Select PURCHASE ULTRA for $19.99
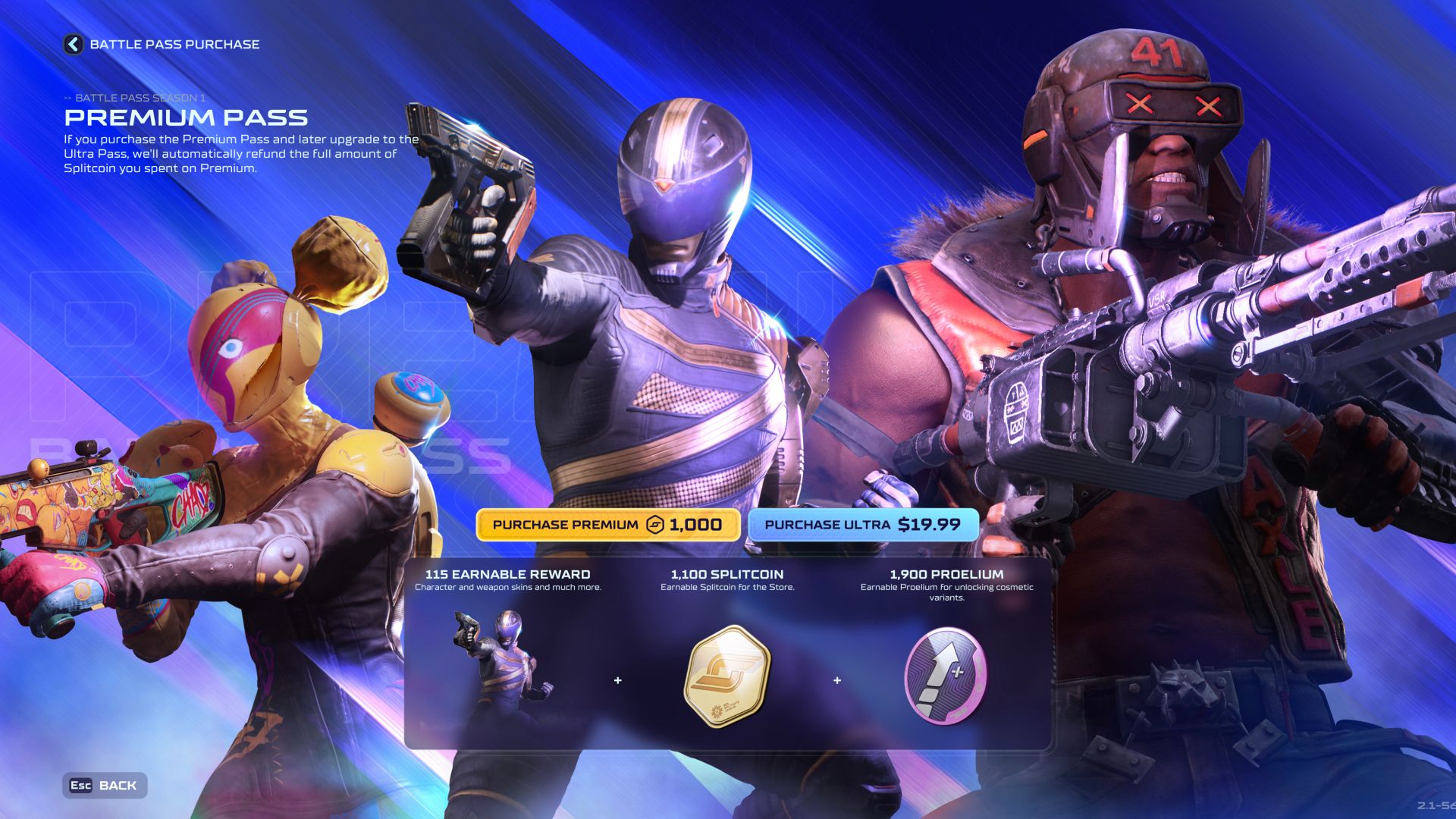Image resolution: width=1456 pixels, height=819 pixels. pyautogui.click(x=864, y=522)
